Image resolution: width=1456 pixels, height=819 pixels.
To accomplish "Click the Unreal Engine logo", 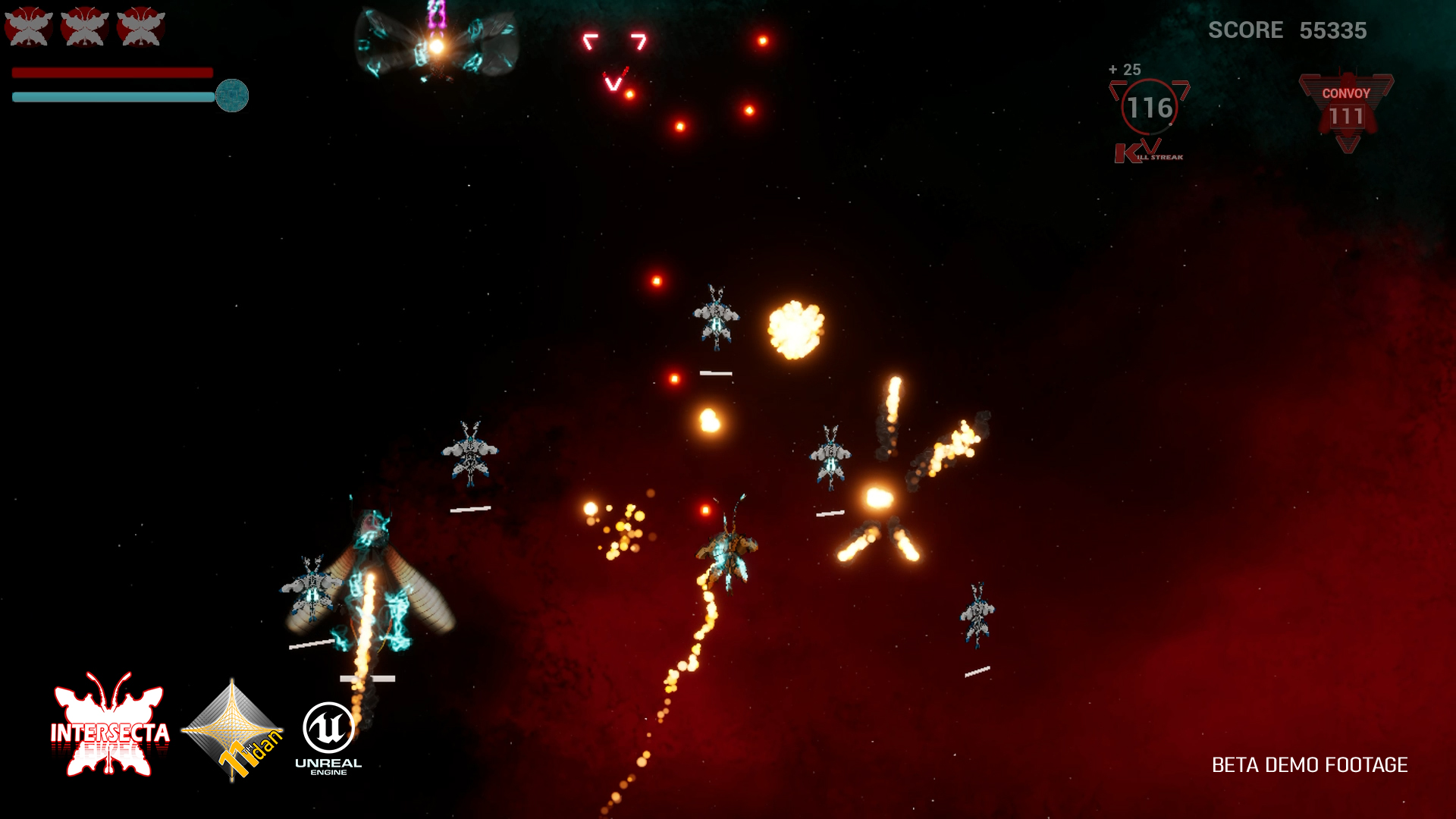I will 328,737.
